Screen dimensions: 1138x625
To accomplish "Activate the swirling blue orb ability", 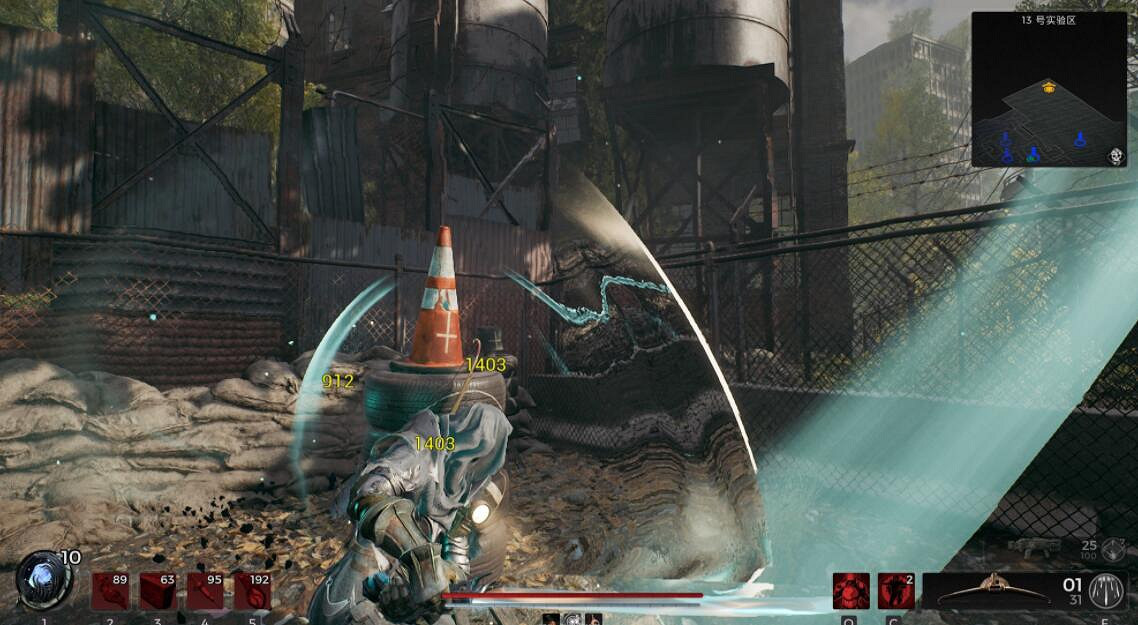I will click(42, 582).
